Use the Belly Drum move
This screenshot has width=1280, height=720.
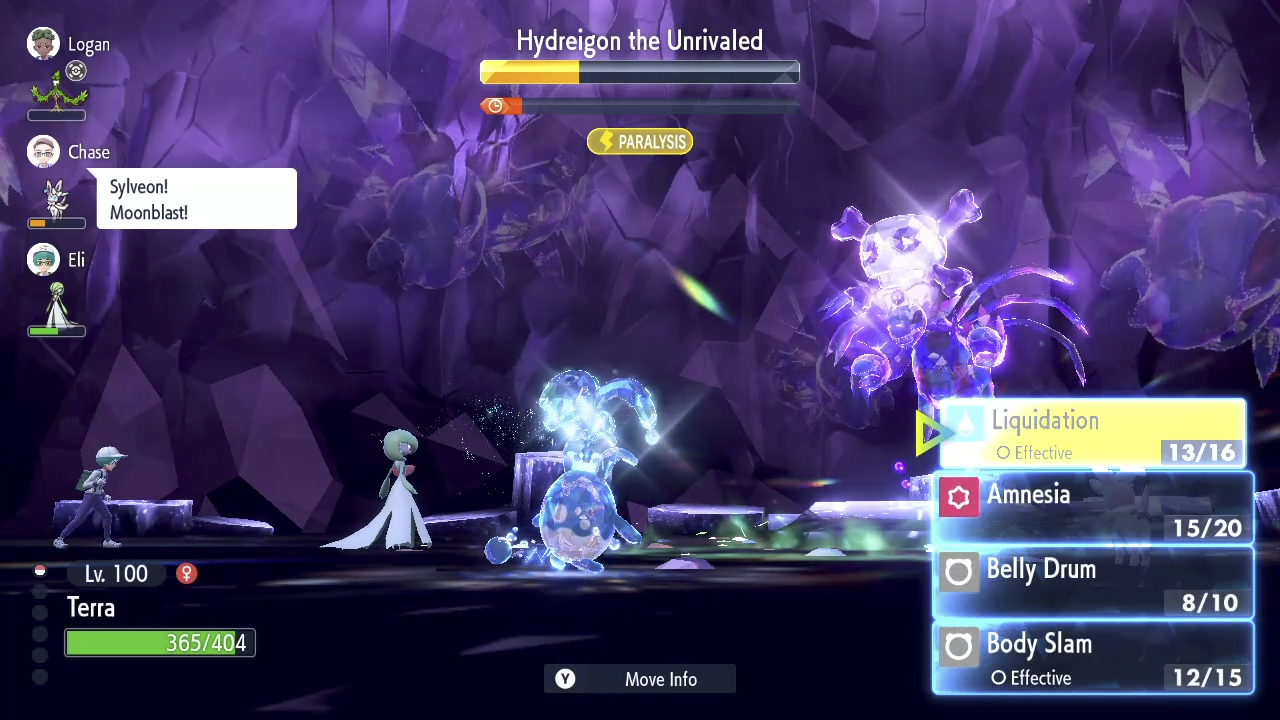(x=1092, y=584)
